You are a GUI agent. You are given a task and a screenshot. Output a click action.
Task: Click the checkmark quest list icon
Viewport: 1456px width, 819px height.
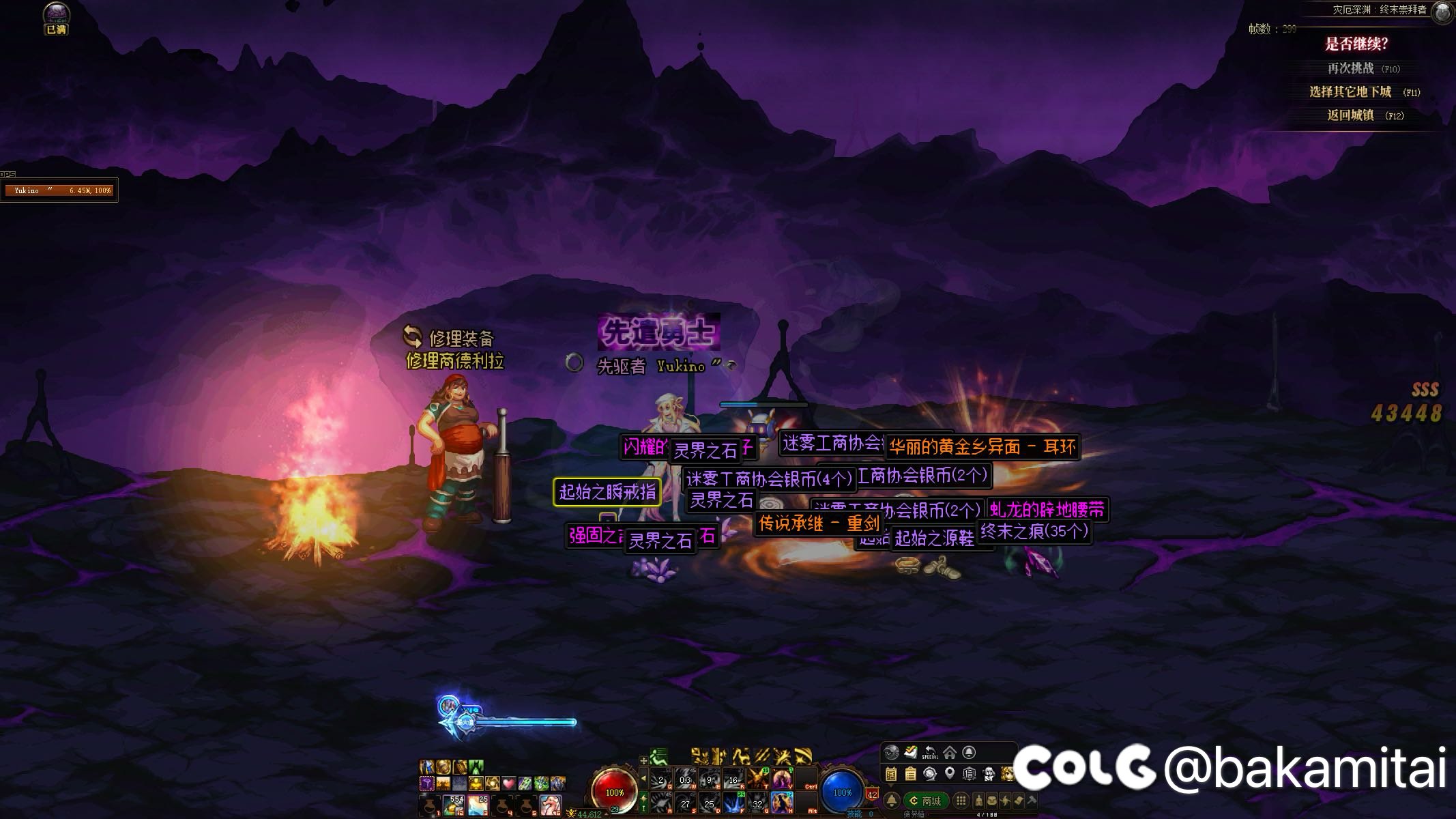[910, 752]
